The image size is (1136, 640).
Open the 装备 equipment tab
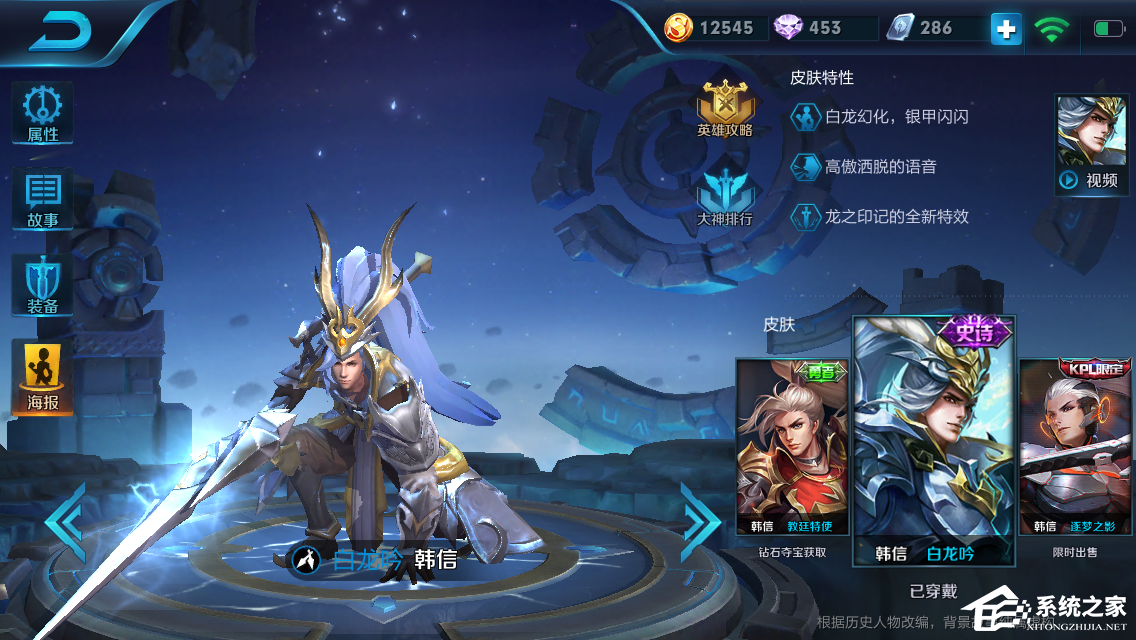click(x=42, y=285)
